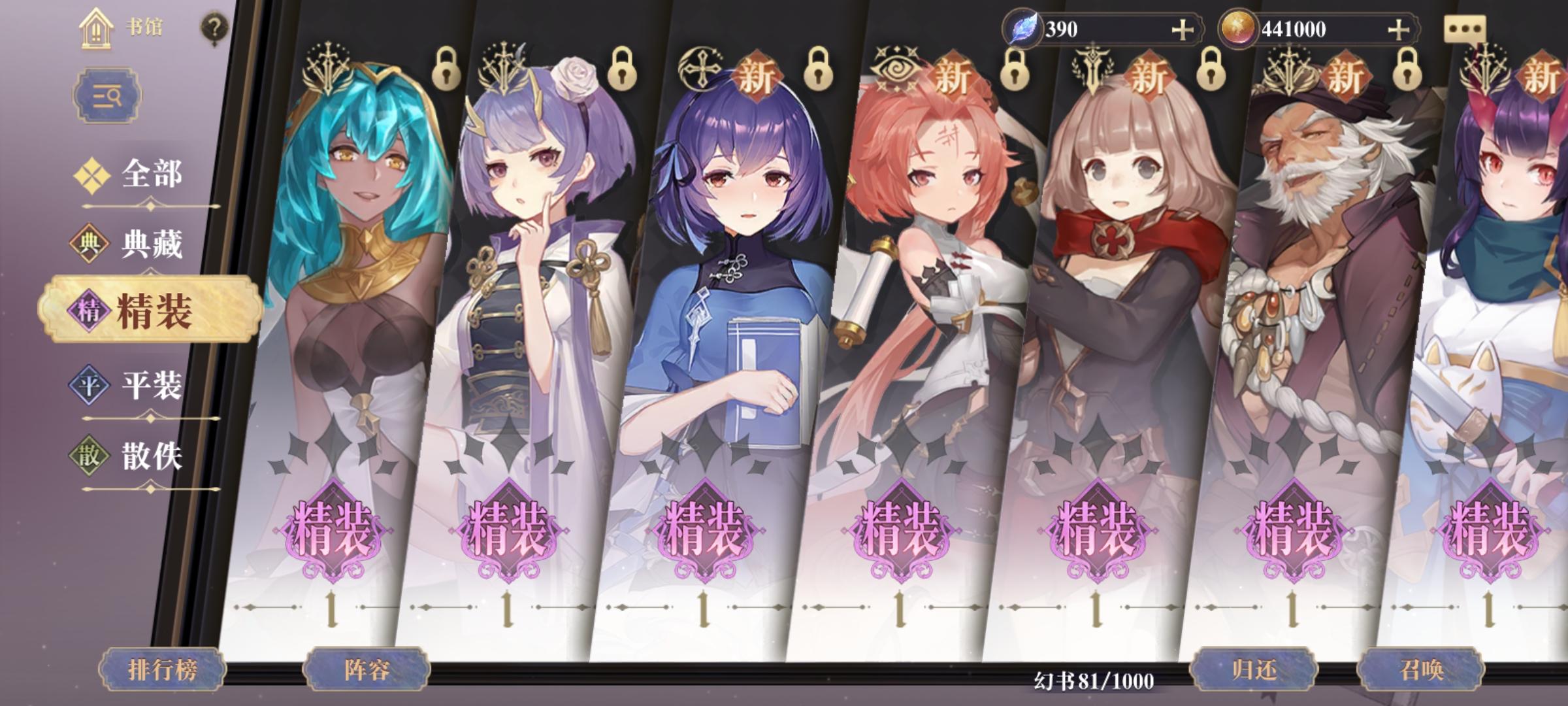Click the question mark help icon

point(210,26)
